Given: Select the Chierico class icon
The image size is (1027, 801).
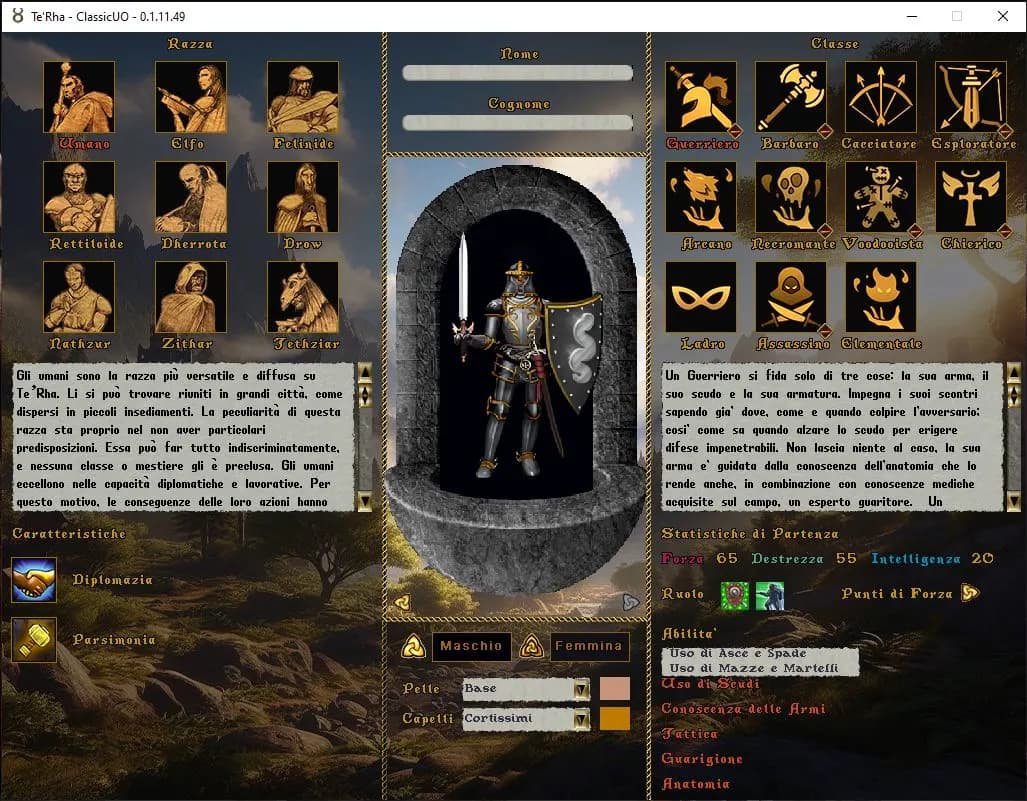Looking at the screenshot, I should pyautogui.click(x=970, y=197).
